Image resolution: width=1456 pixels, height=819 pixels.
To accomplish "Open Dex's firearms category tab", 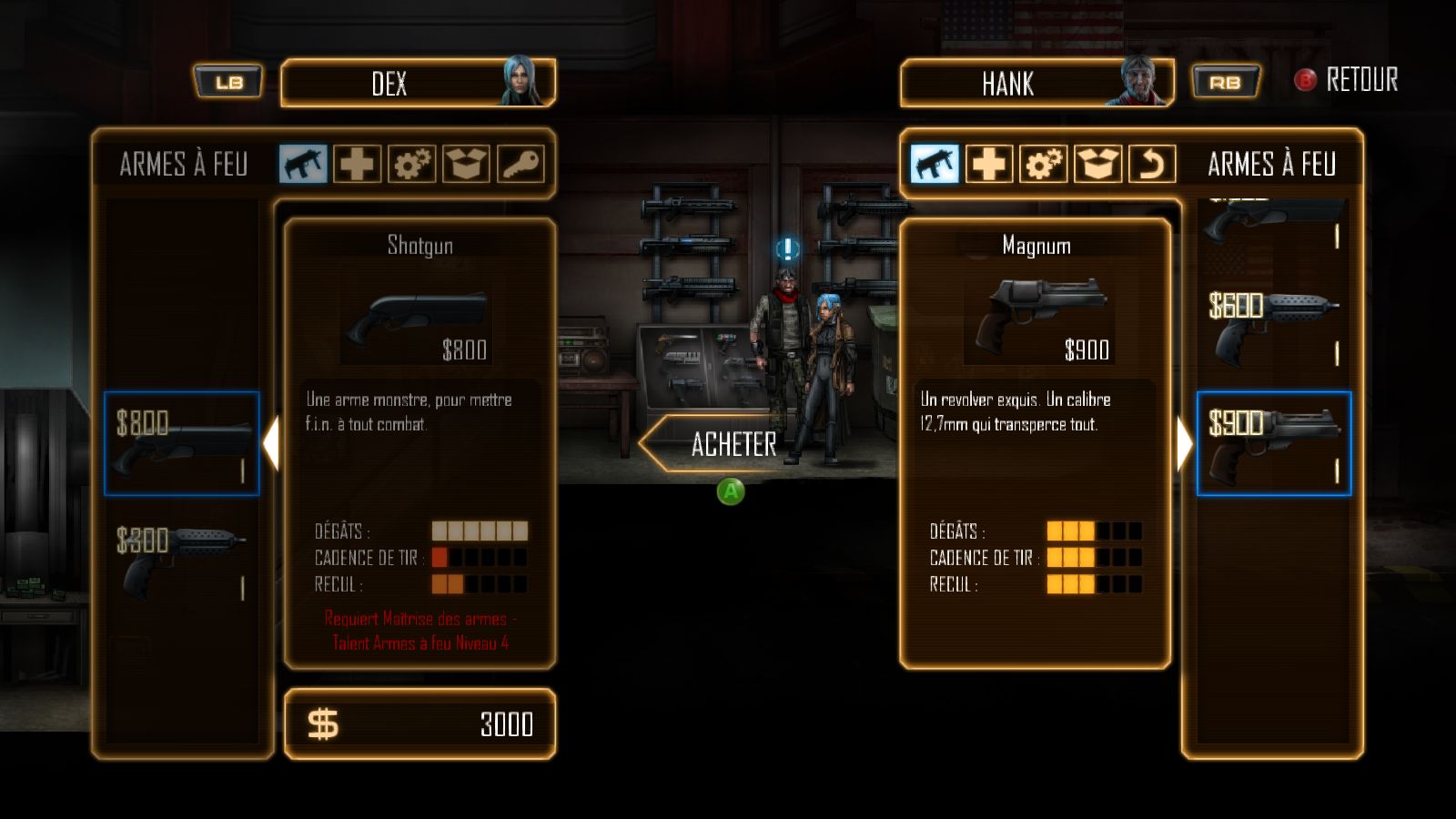I will 303,165.
